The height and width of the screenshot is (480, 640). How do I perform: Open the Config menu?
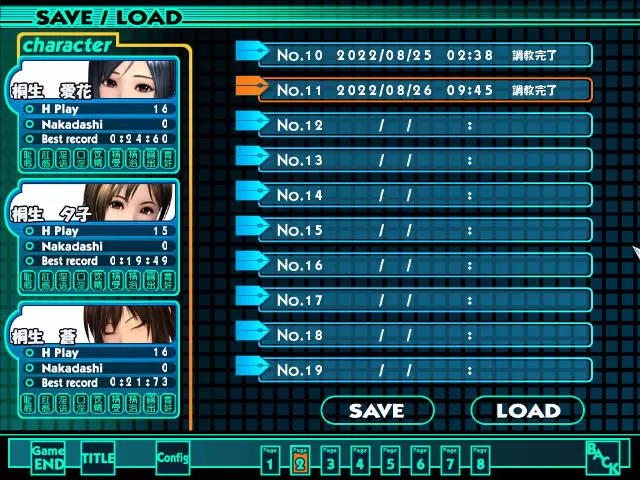[172, 458]
